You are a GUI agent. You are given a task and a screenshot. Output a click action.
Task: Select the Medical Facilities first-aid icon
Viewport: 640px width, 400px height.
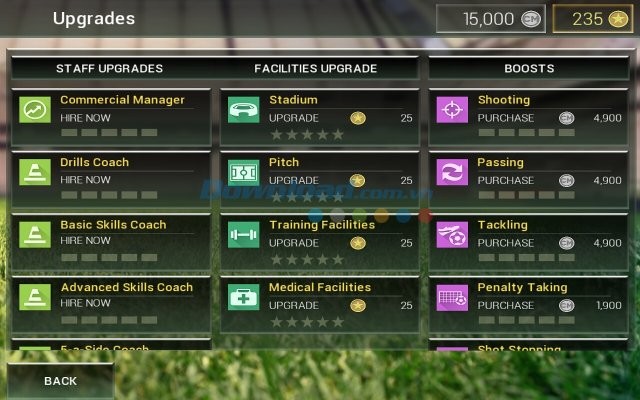[244, 297]
